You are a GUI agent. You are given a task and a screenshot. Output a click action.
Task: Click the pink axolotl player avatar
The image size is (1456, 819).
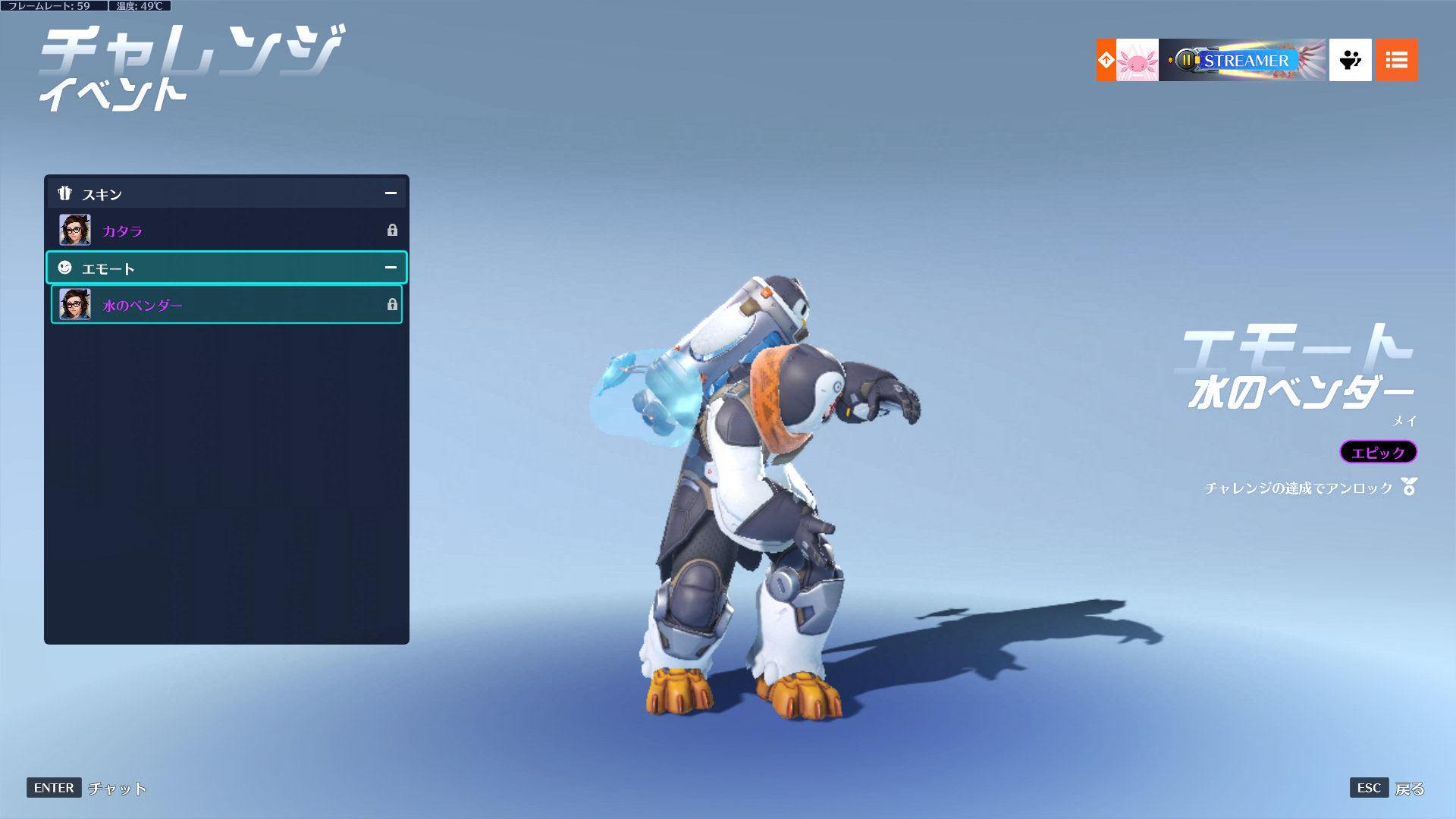pos(1137,60)
